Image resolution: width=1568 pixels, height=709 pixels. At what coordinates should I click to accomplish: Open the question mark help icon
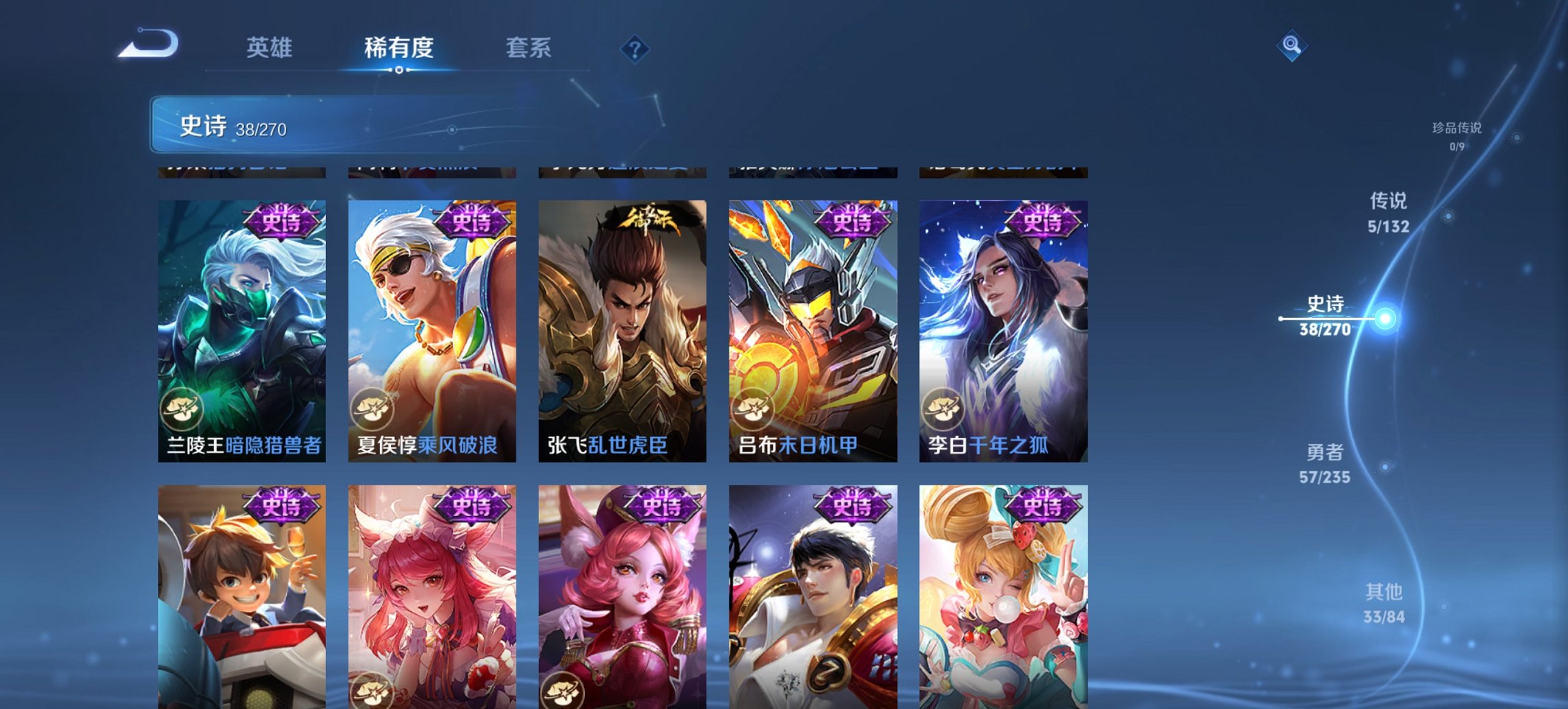(634, 48)
